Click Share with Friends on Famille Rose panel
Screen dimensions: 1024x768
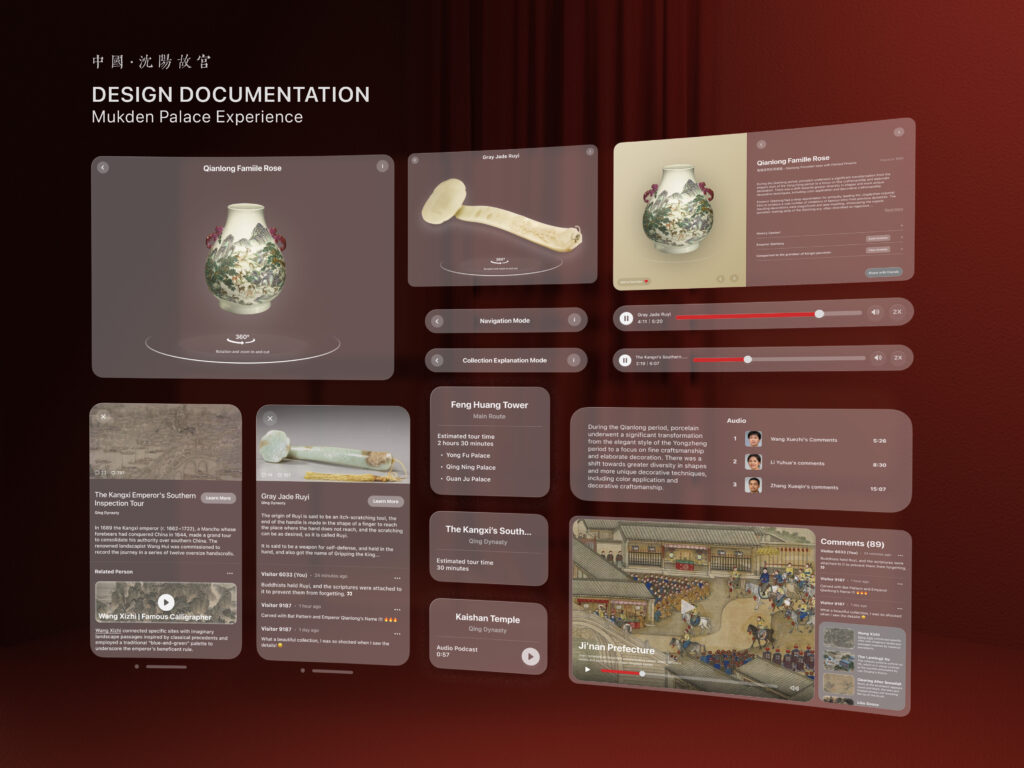tap(881, 272)
